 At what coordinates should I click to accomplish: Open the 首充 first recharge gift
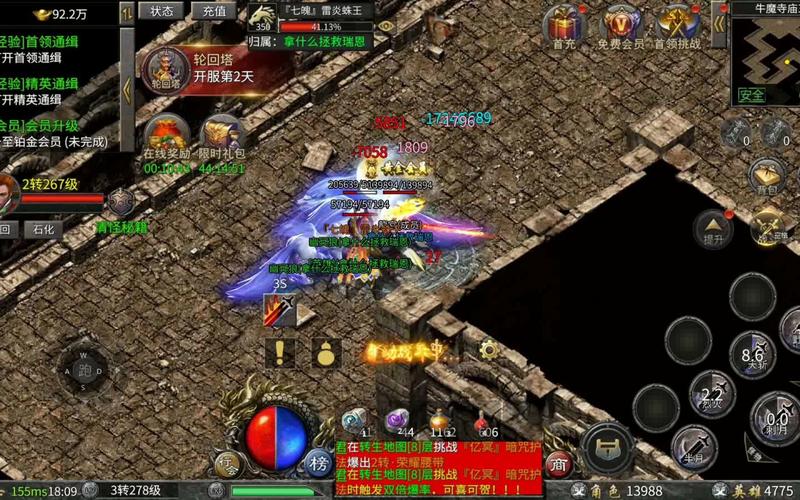coord(565,26)
